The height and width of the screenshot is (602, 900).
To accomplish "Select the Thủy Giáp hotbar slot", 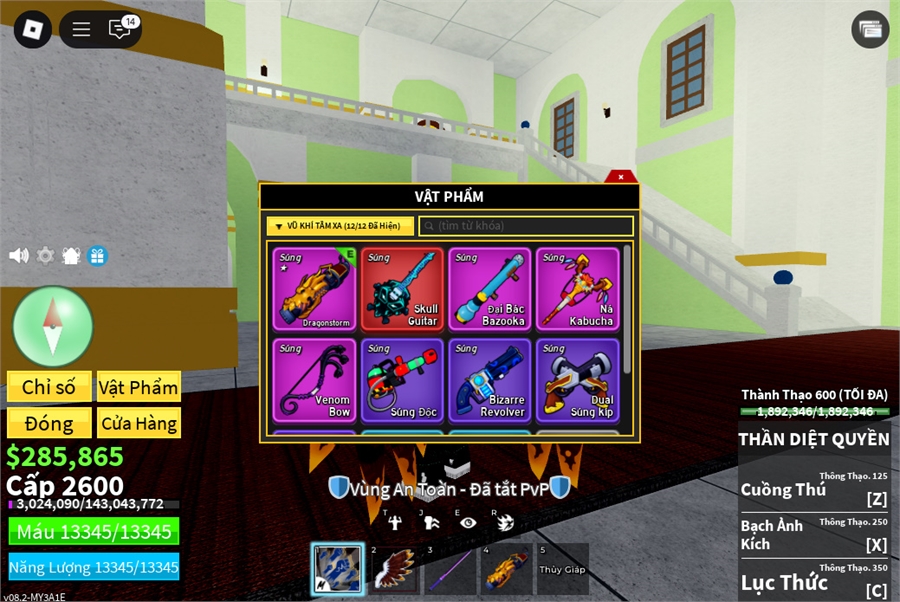I will tap(562, 569).
